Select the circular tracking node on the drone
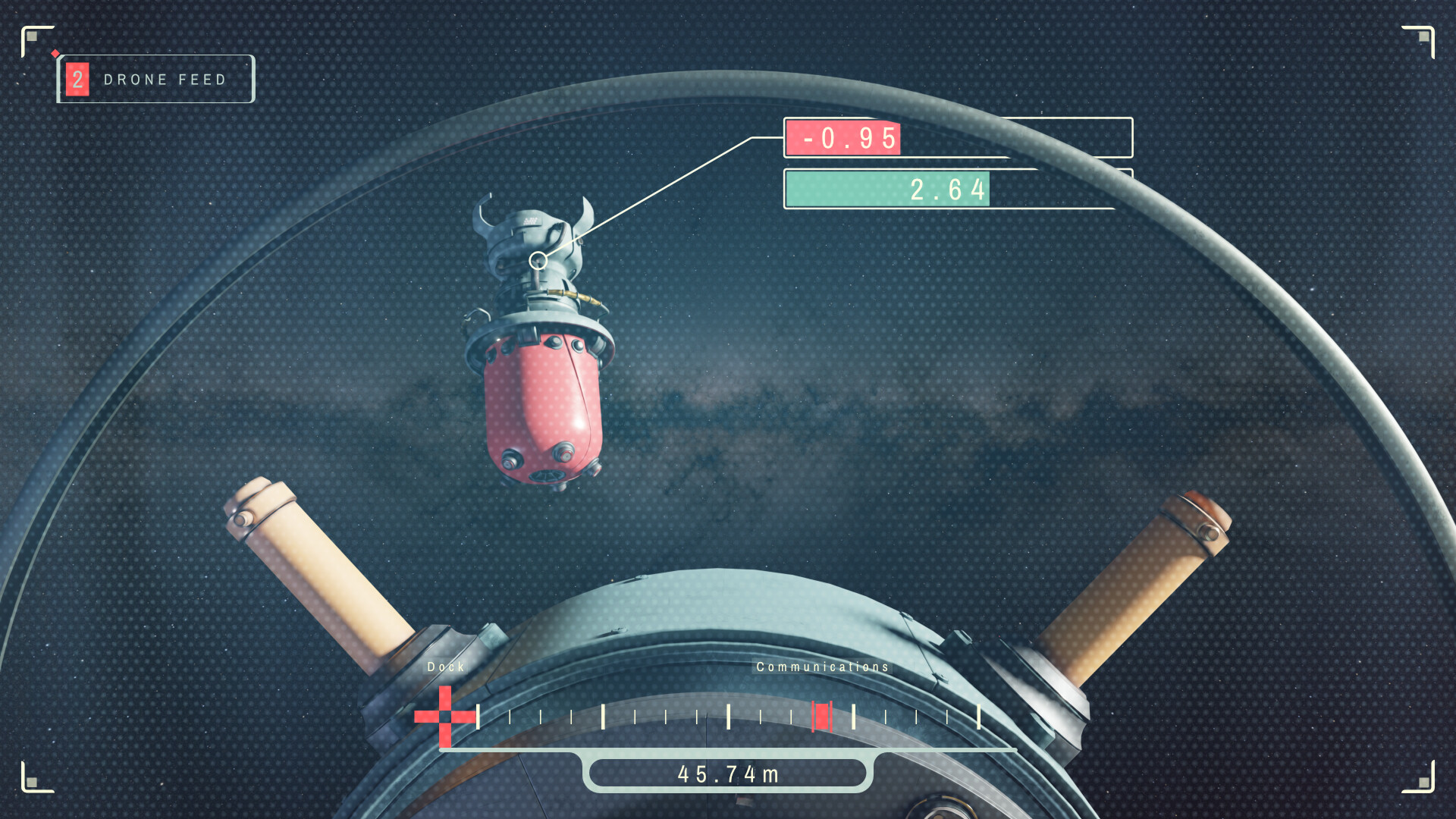This screenshot has width=1456, height=819. pyautogui.click(x=540, y=261)
